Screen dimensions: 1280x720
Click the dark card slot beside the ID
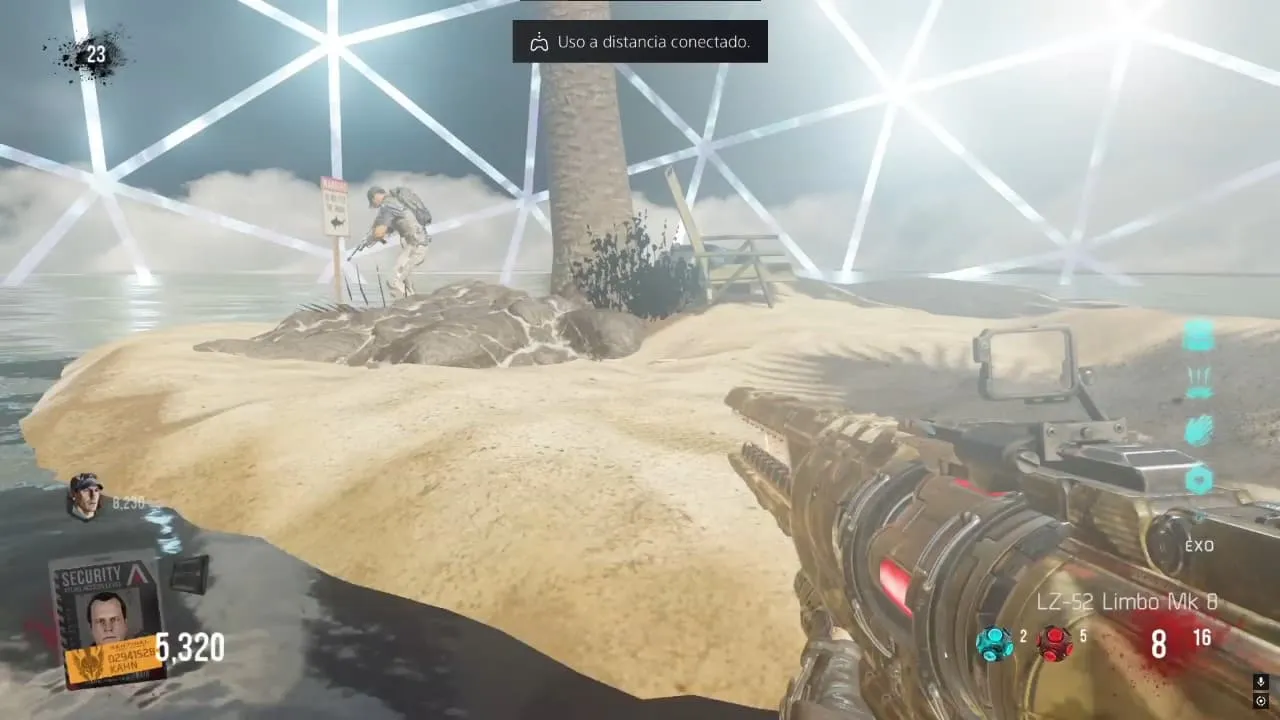tap(189, 575)
